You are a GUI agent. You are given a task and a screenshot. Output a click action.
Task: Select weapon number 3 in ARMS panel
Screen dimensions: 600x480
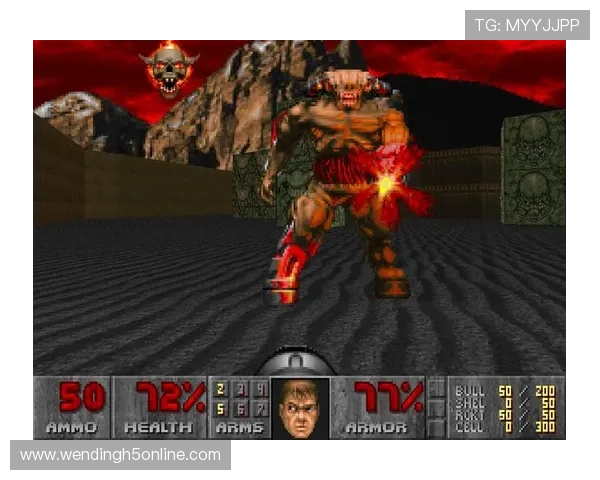(x=241, y=389)
